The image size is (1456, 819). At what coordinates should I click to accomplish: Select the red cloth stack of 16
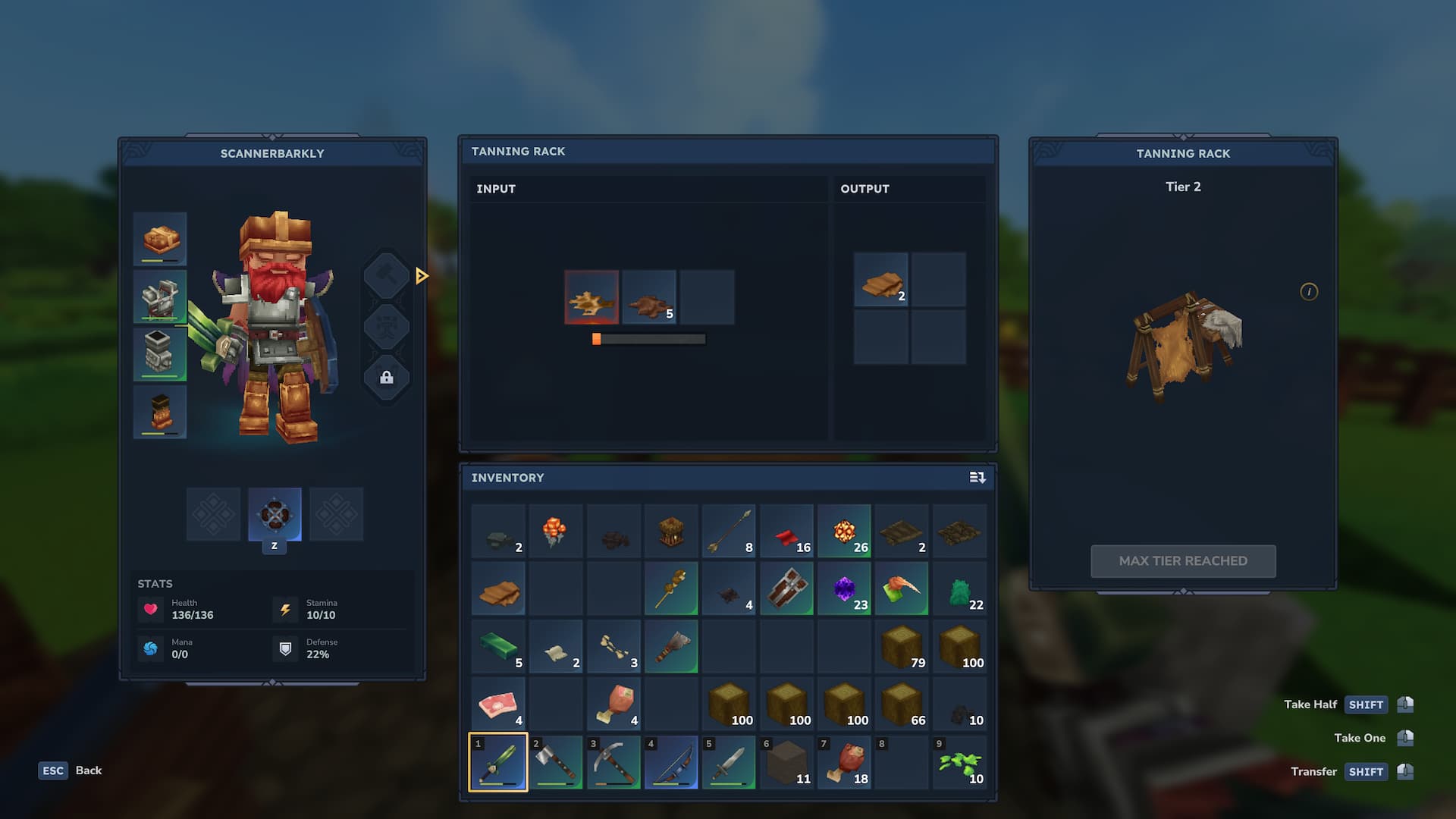point(786,532)
